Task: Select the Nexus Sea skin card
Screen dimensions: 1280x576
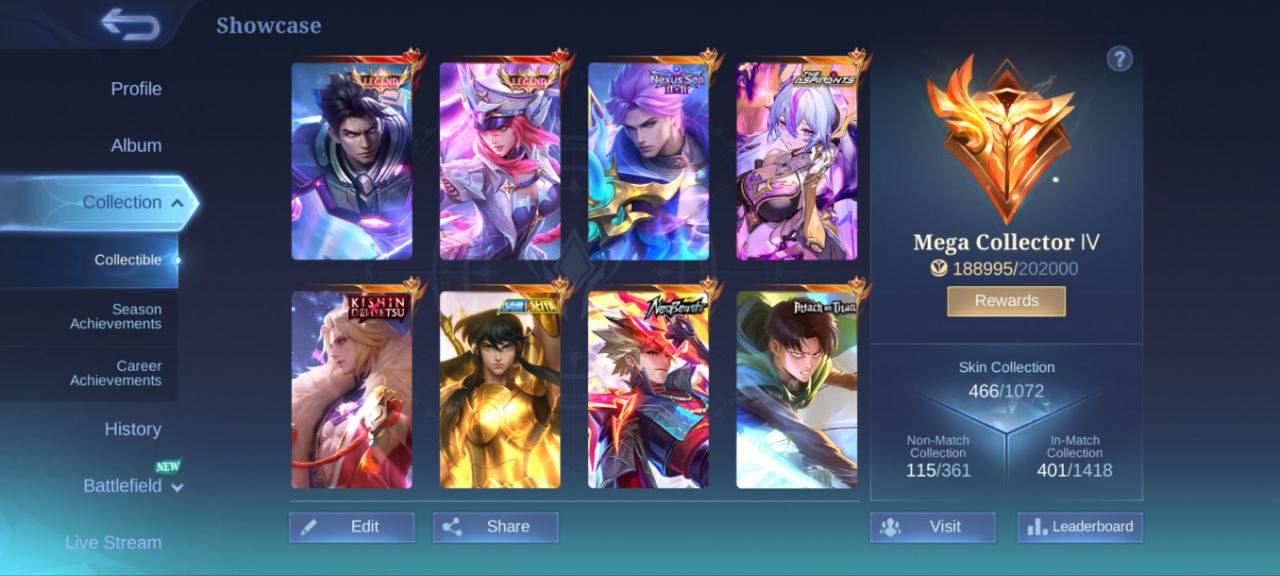Action: click(x=648, y=162)
